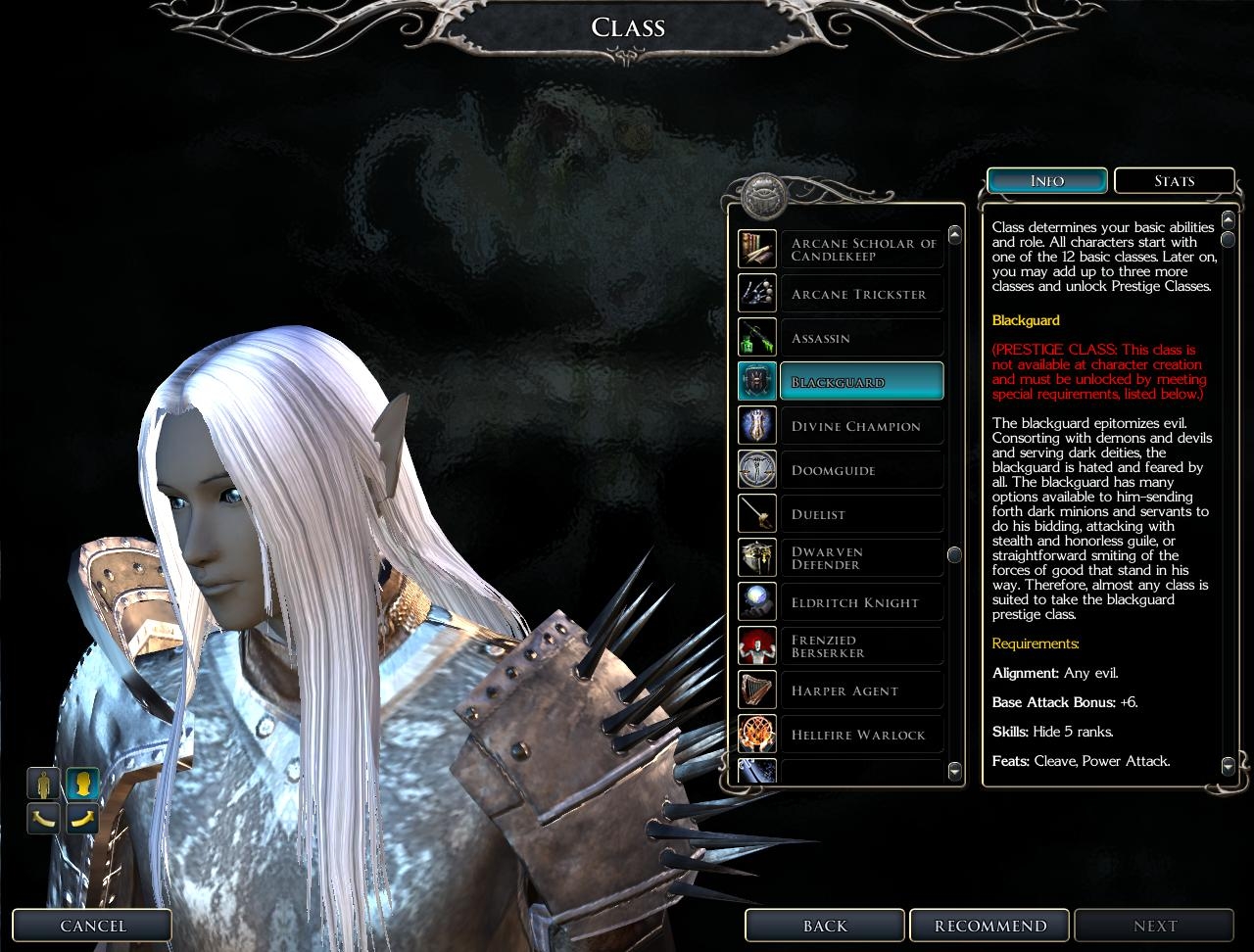Choose the Harper Agent class
This screenshot has height=952, width=1254.
click(x=861, y=690)
